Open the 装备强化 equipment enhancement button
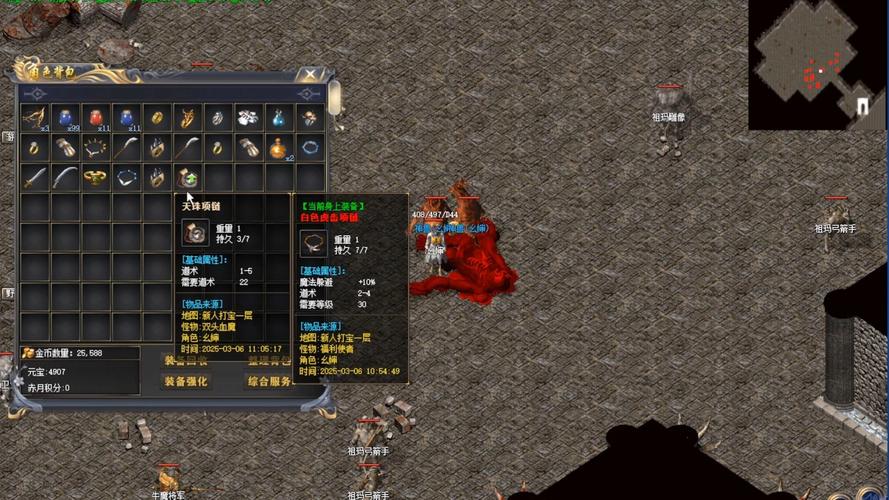This screenshot has width=889, height=500. coord(187,381)
